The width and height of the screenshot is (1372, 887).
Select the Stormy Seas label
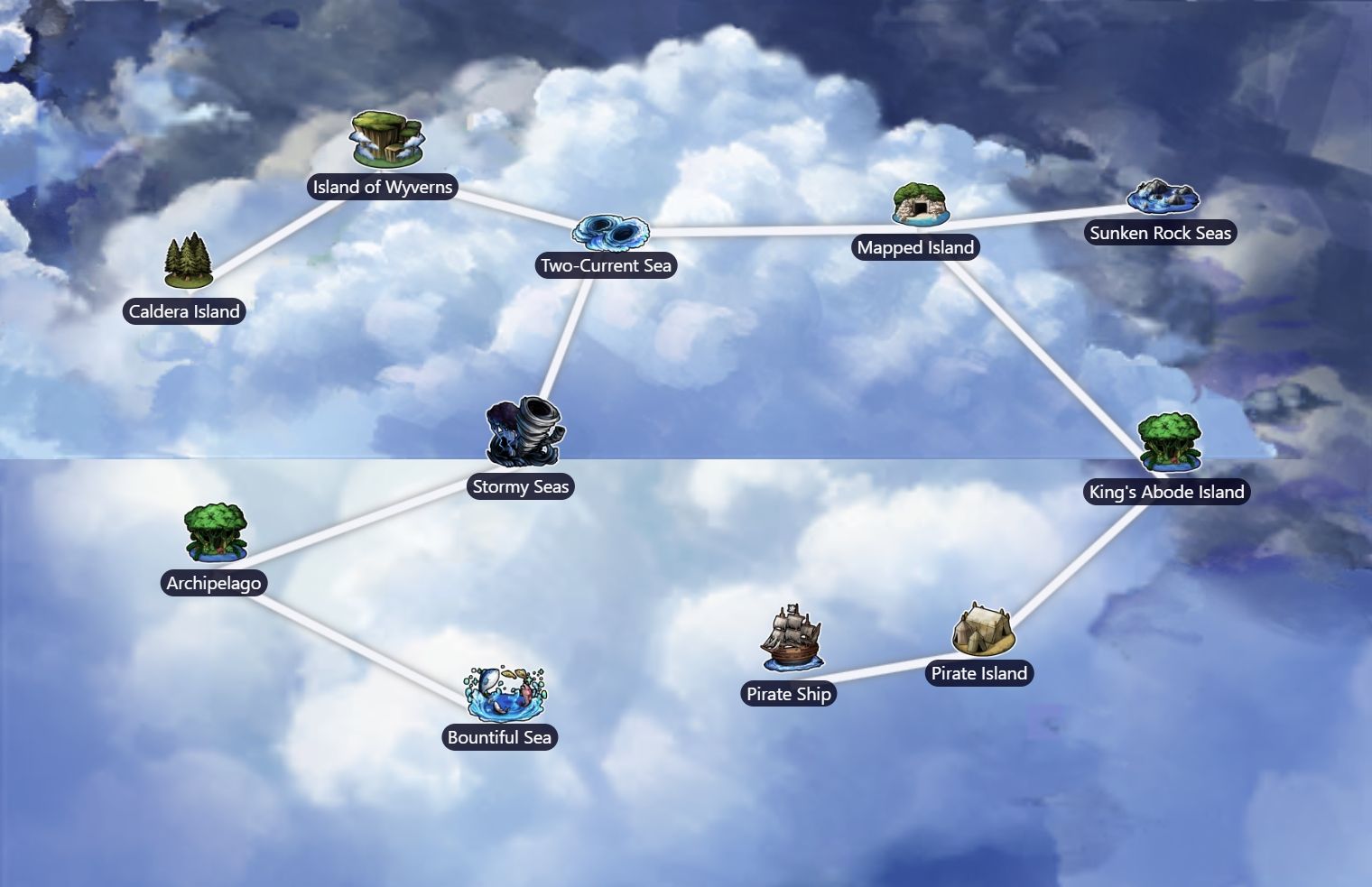click(x=520, y=486)
